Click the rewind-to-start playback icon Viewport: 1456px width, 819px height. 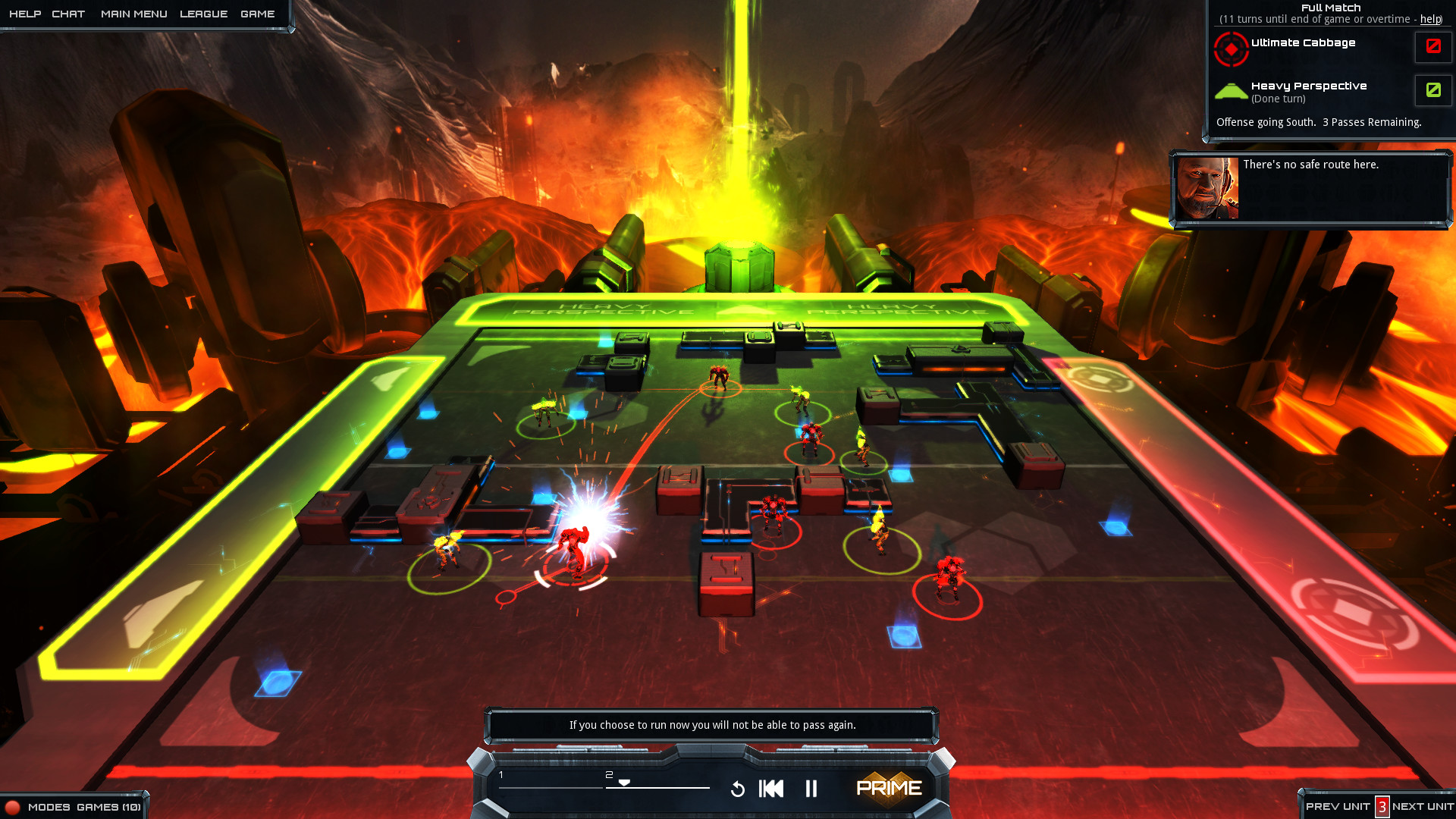pos(770,789)
